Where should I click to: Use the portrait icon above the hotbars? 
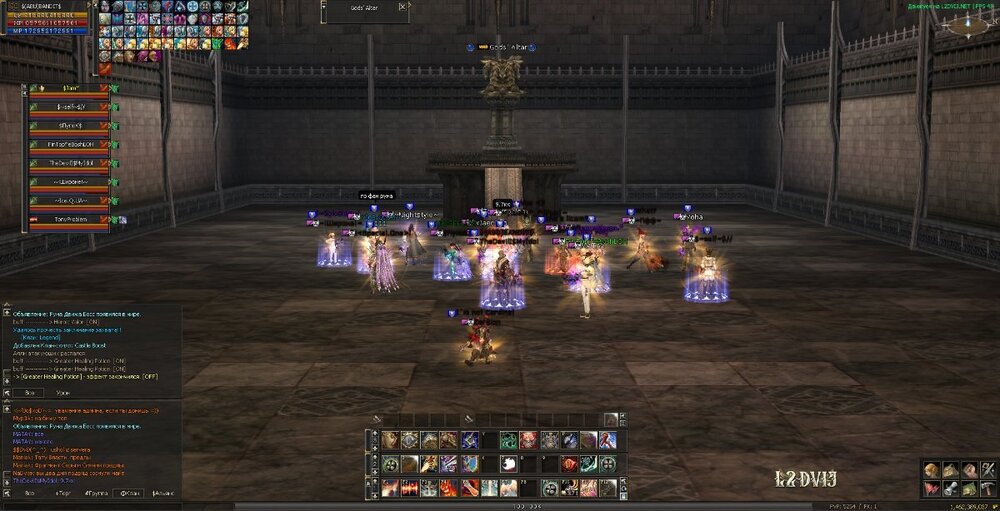pyautogui.click(x=610, y=419)
